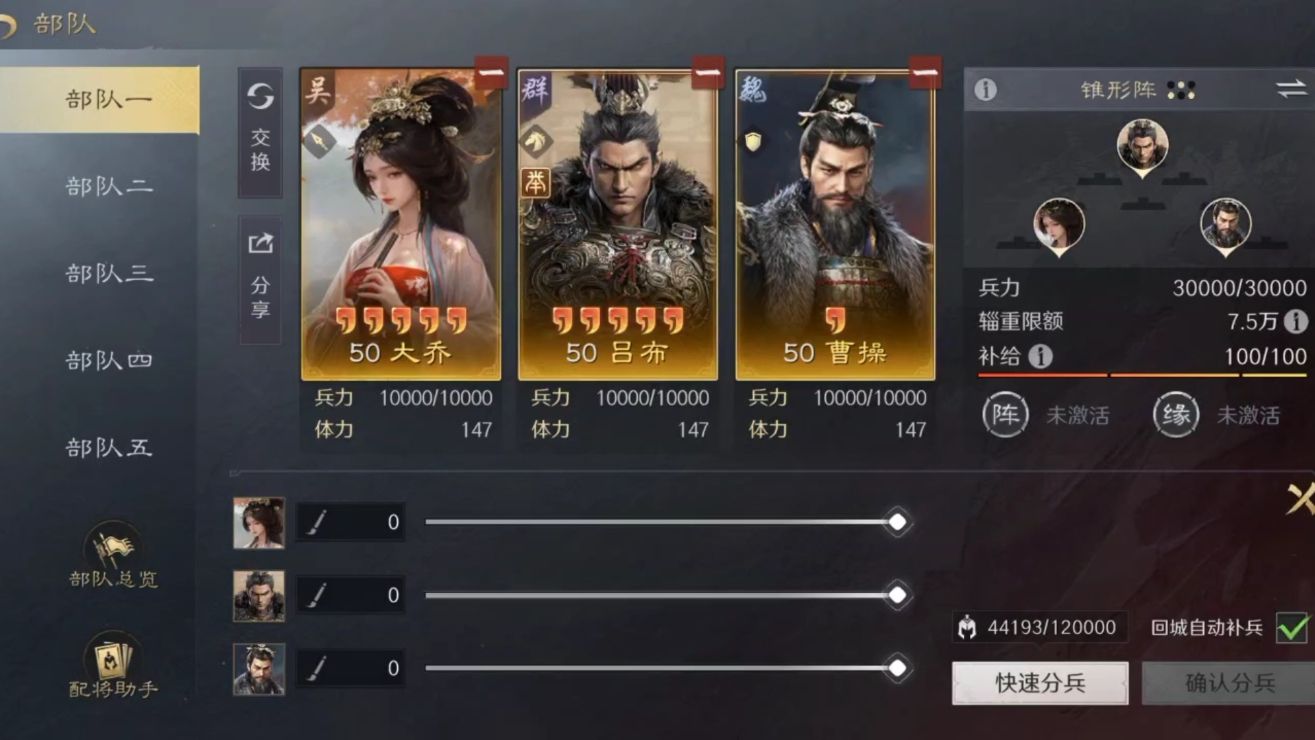Remove 曹操 with the red minus button

925,73
